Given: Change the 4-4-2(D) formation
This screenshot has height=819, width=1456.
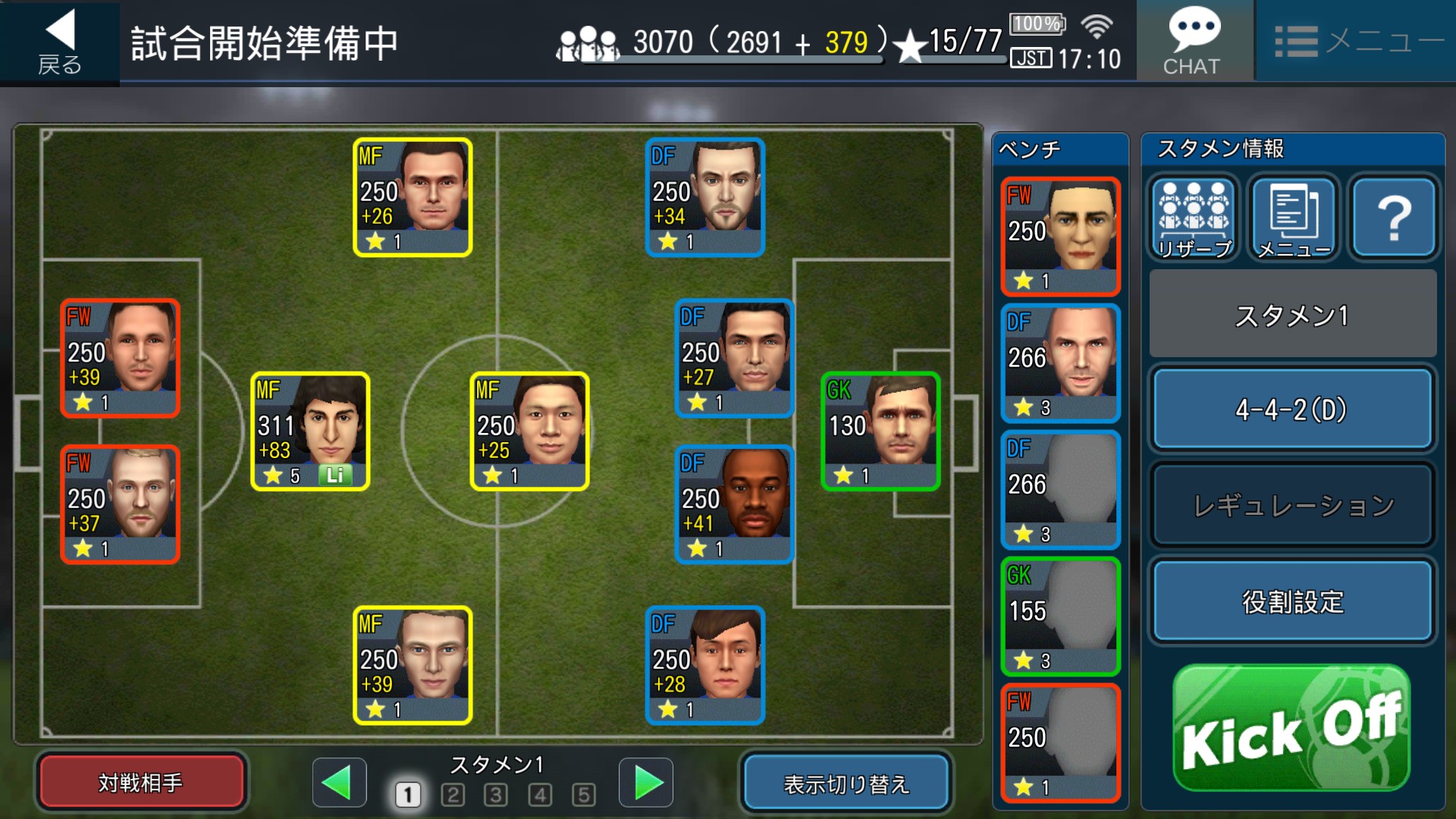Looking at the screenshot, I should (x=1291, y=410).
